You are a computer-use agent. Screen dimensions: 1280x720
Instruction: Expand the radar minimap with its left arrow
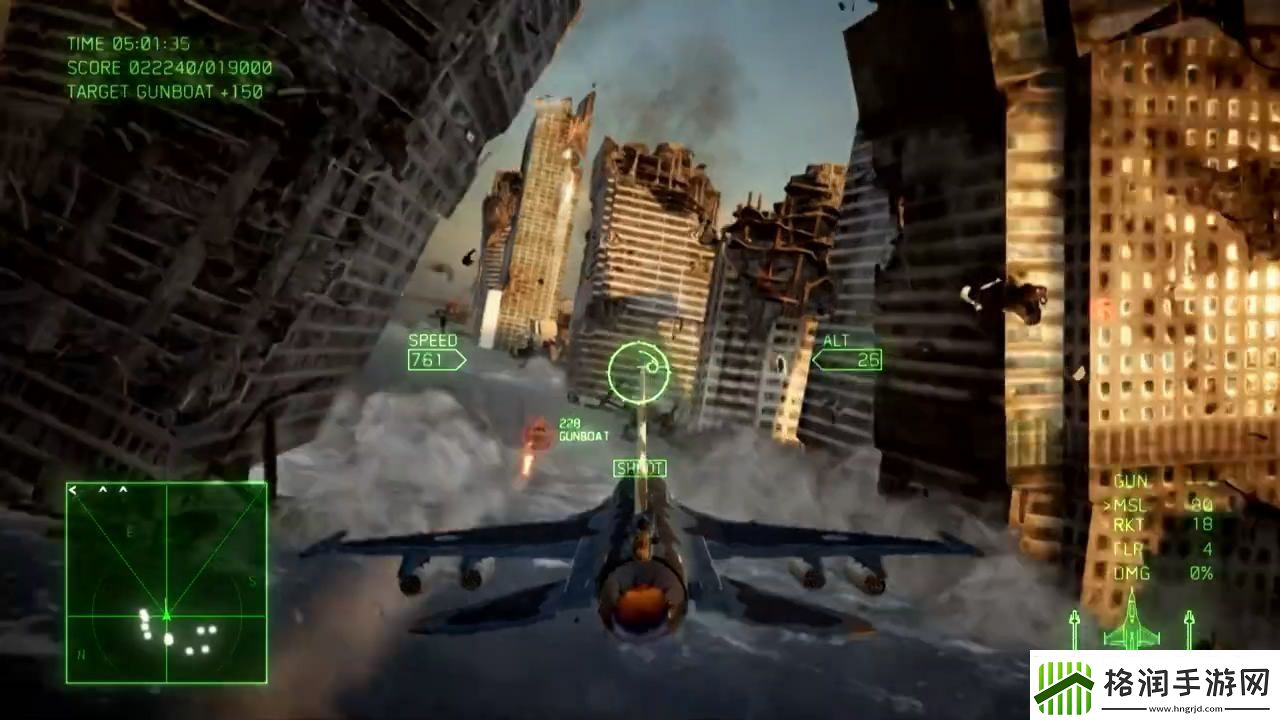tap(72, 490)
